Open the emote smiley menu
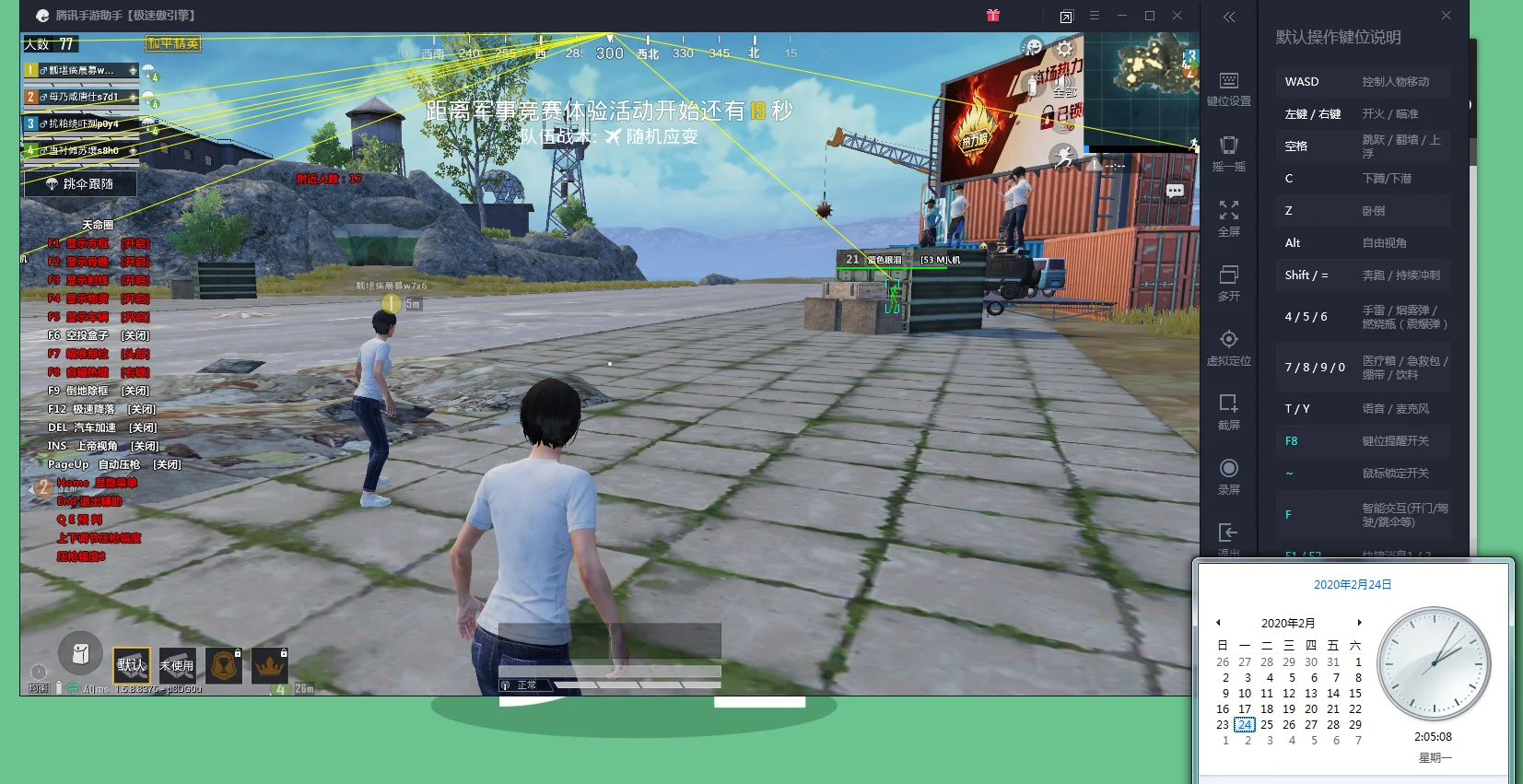This screenshot has width=1523, height=784. [1033, 48]
